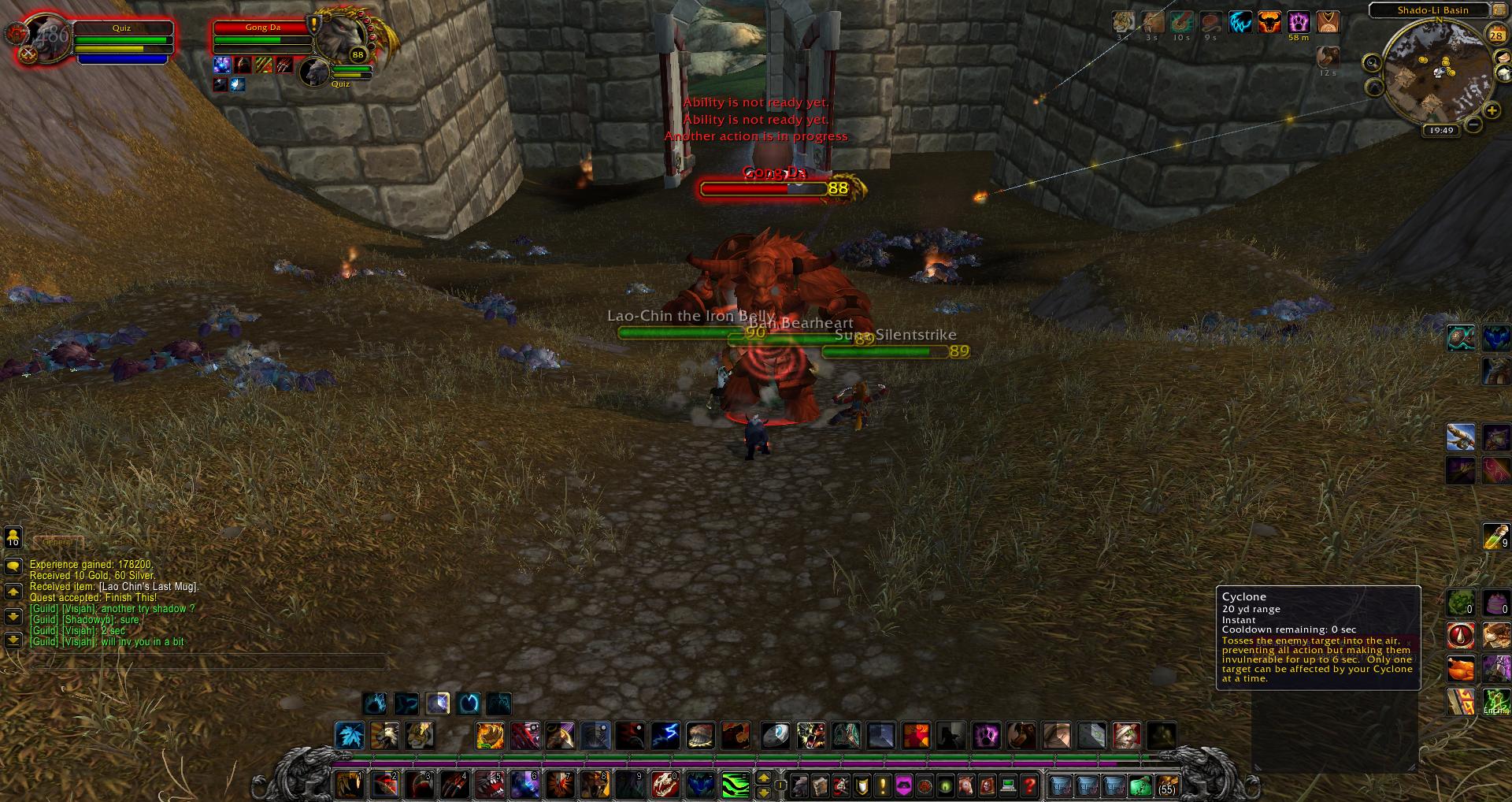Open the chat speech bubble menu button
This screenshot has width=1512, height=802.
13,566
